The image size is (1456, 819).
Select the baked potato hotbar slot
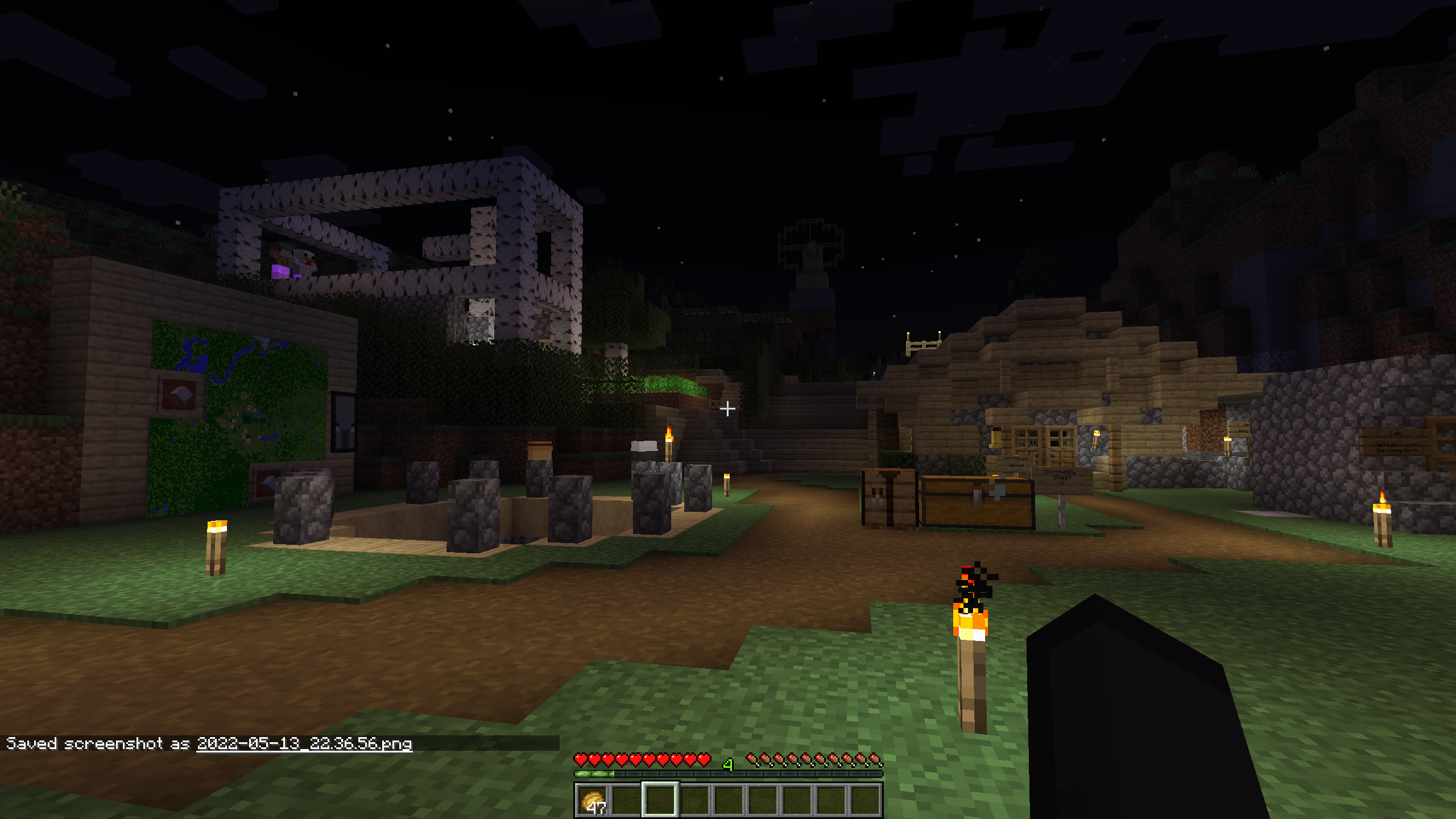click(x=592, y=800)
